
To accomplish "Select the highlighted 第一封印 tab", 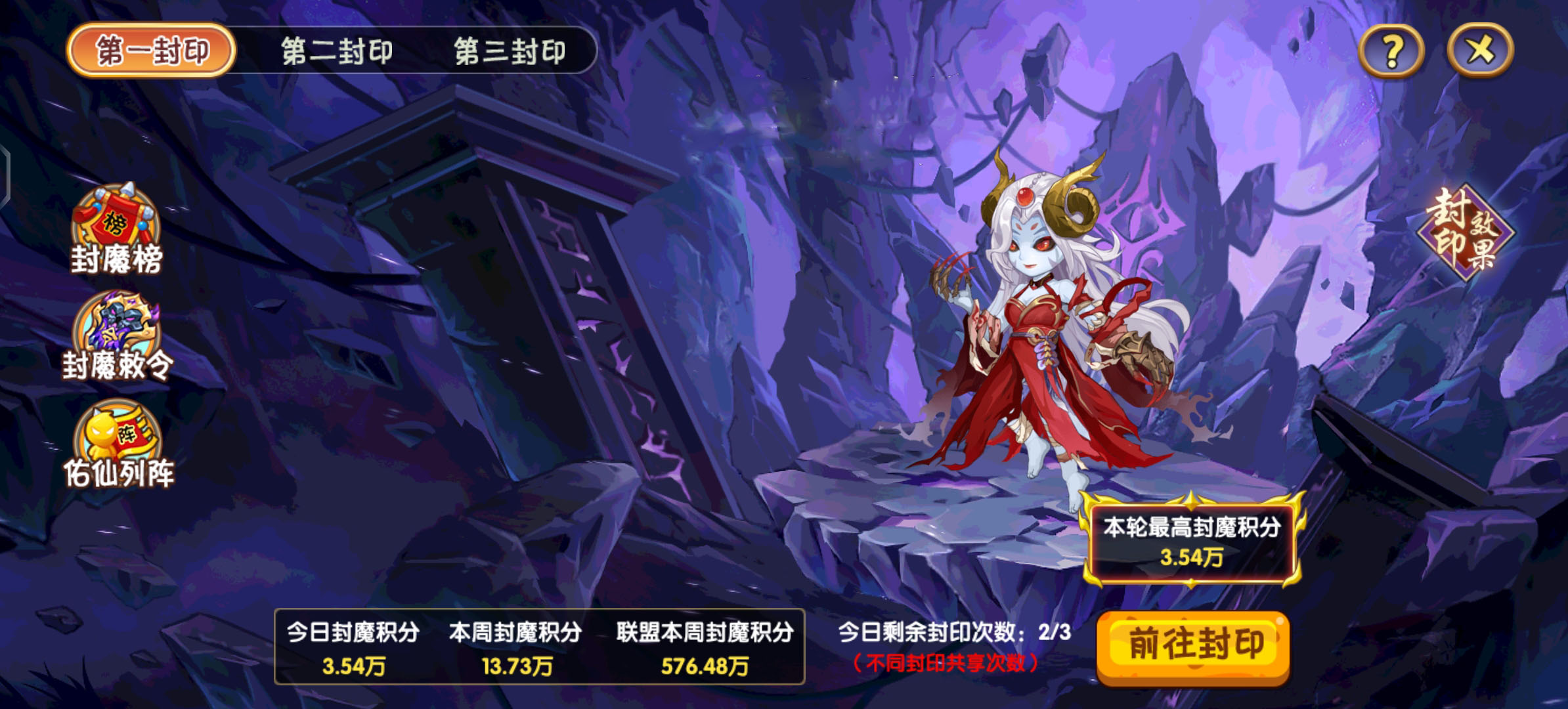I will (x=152, y=51).
